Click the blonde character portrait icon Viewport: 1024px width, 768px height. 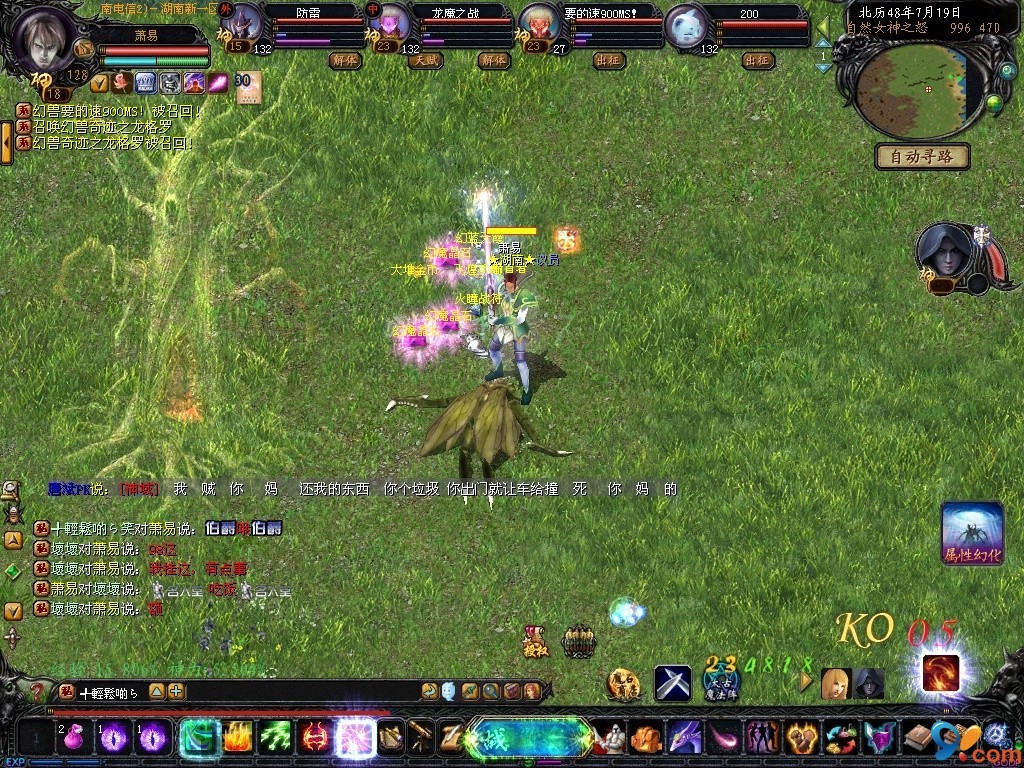click(835, 684)
